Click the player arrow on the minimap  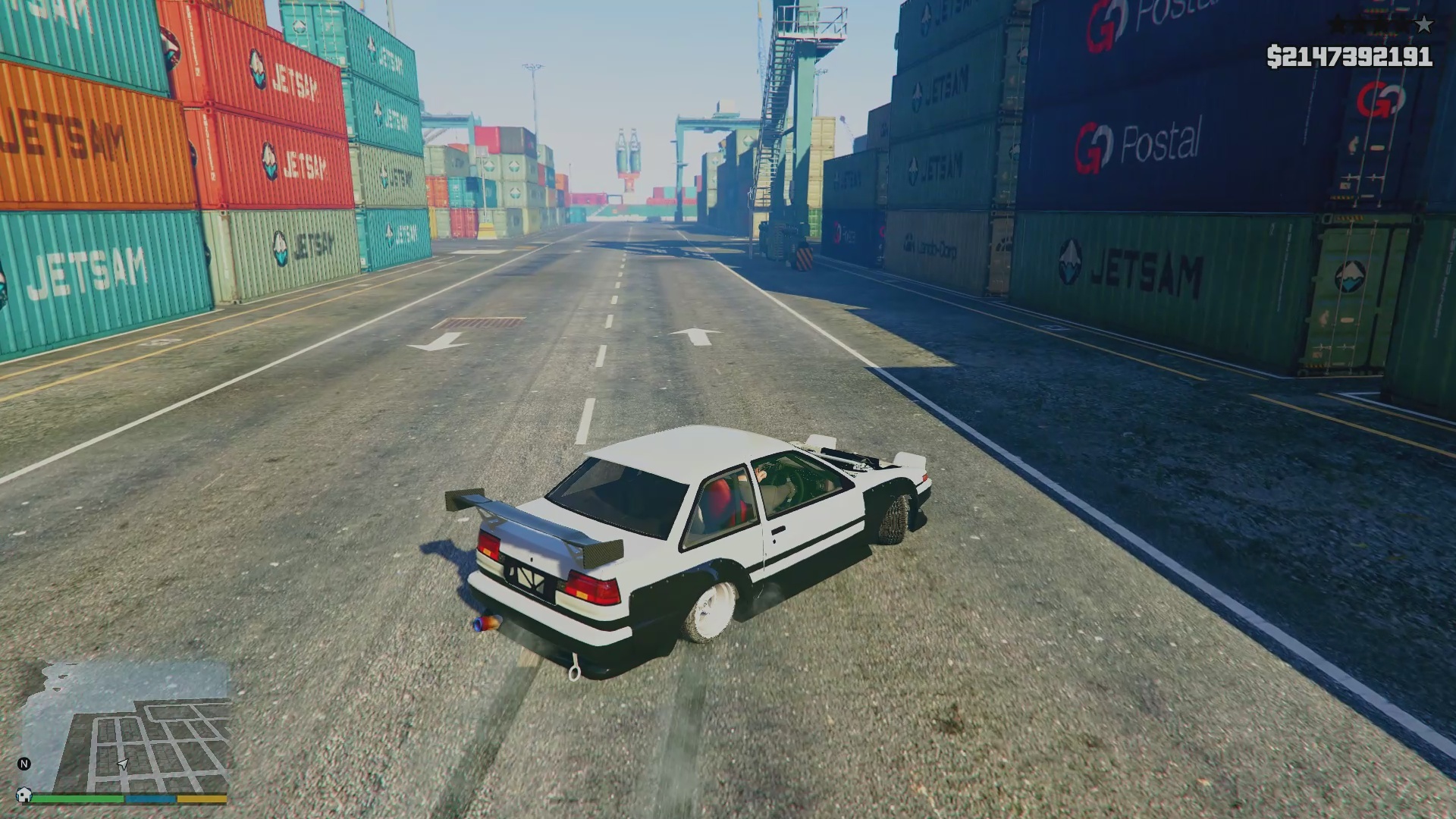coord(123,765)
